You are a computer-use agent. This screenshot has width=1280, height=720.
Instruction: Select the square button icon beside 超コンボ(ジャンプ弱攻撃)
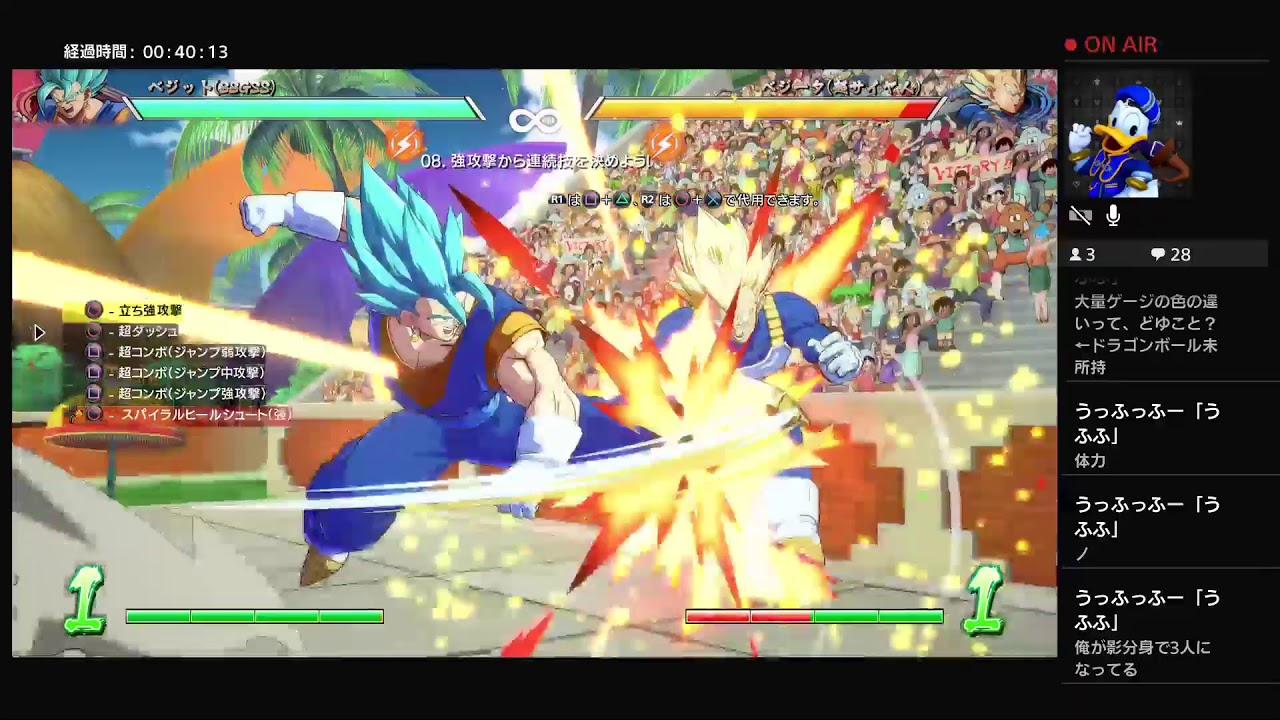coord(95,354)
